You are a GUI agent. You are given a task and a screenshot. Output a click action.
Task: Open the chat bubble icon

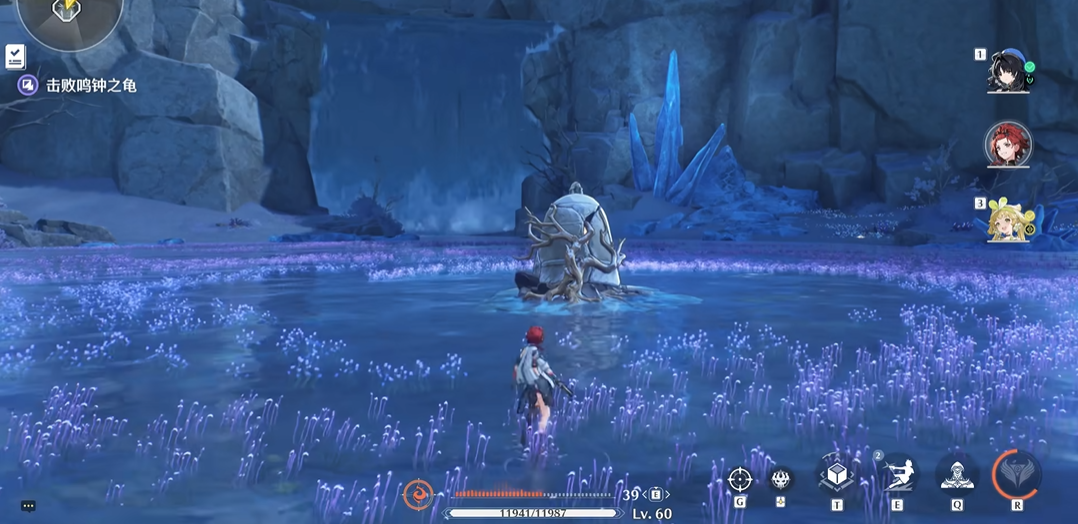click(28, 506)
